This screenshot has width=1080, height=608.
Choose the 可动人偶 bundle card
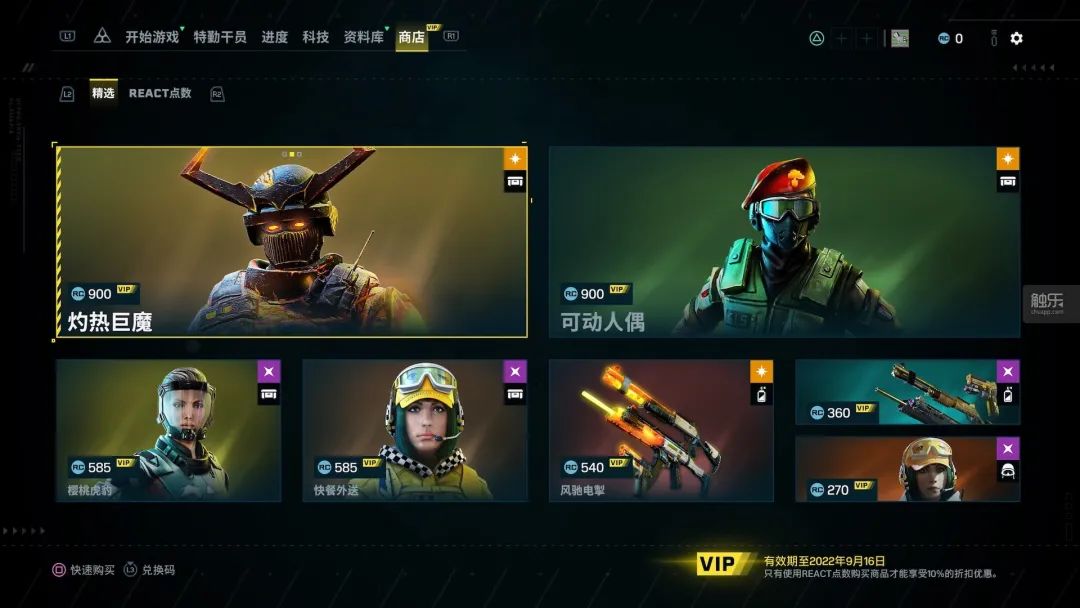coord(784,242)
